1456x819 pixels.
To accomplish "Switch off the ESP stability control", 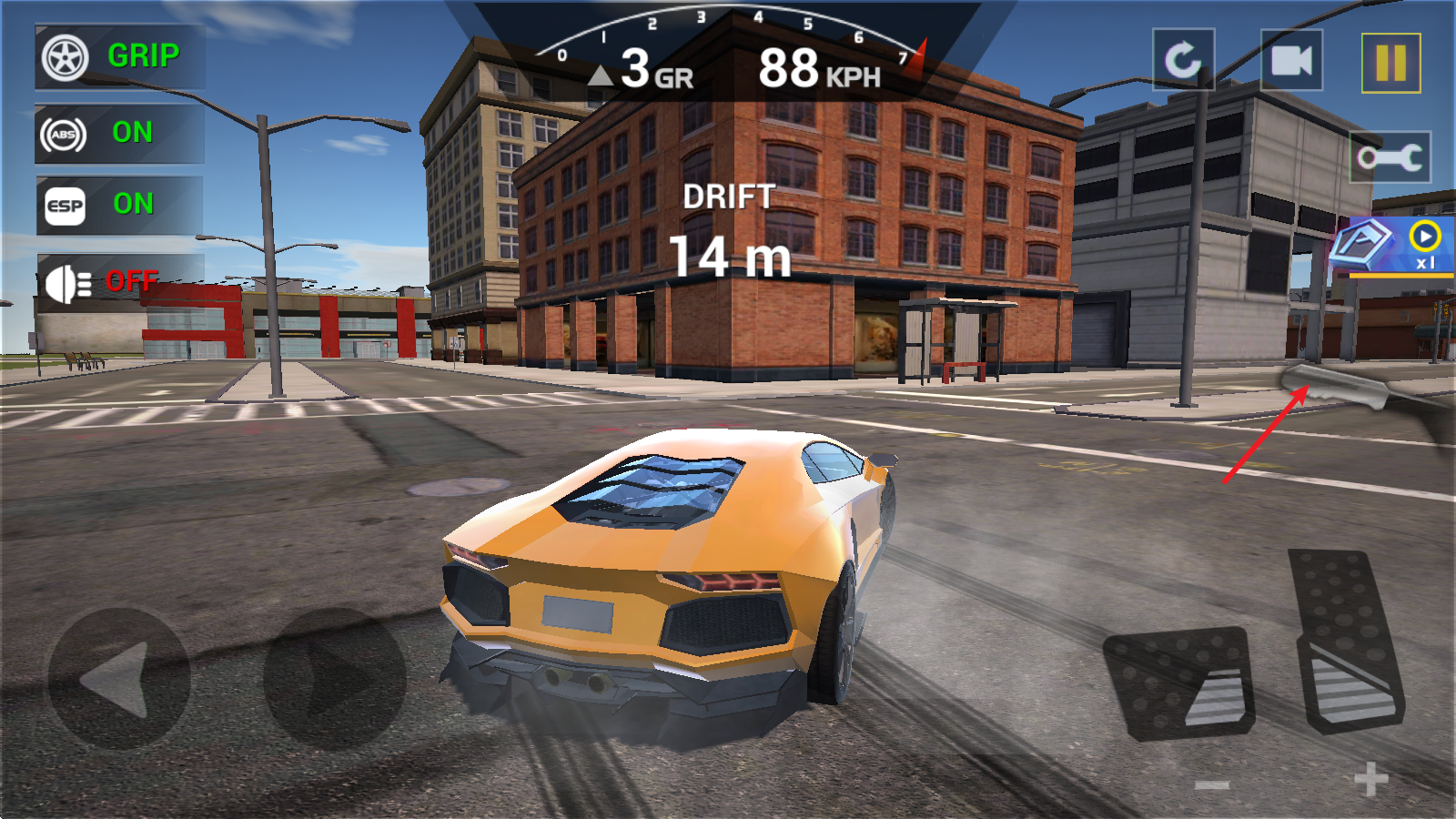I will point(119,206).
